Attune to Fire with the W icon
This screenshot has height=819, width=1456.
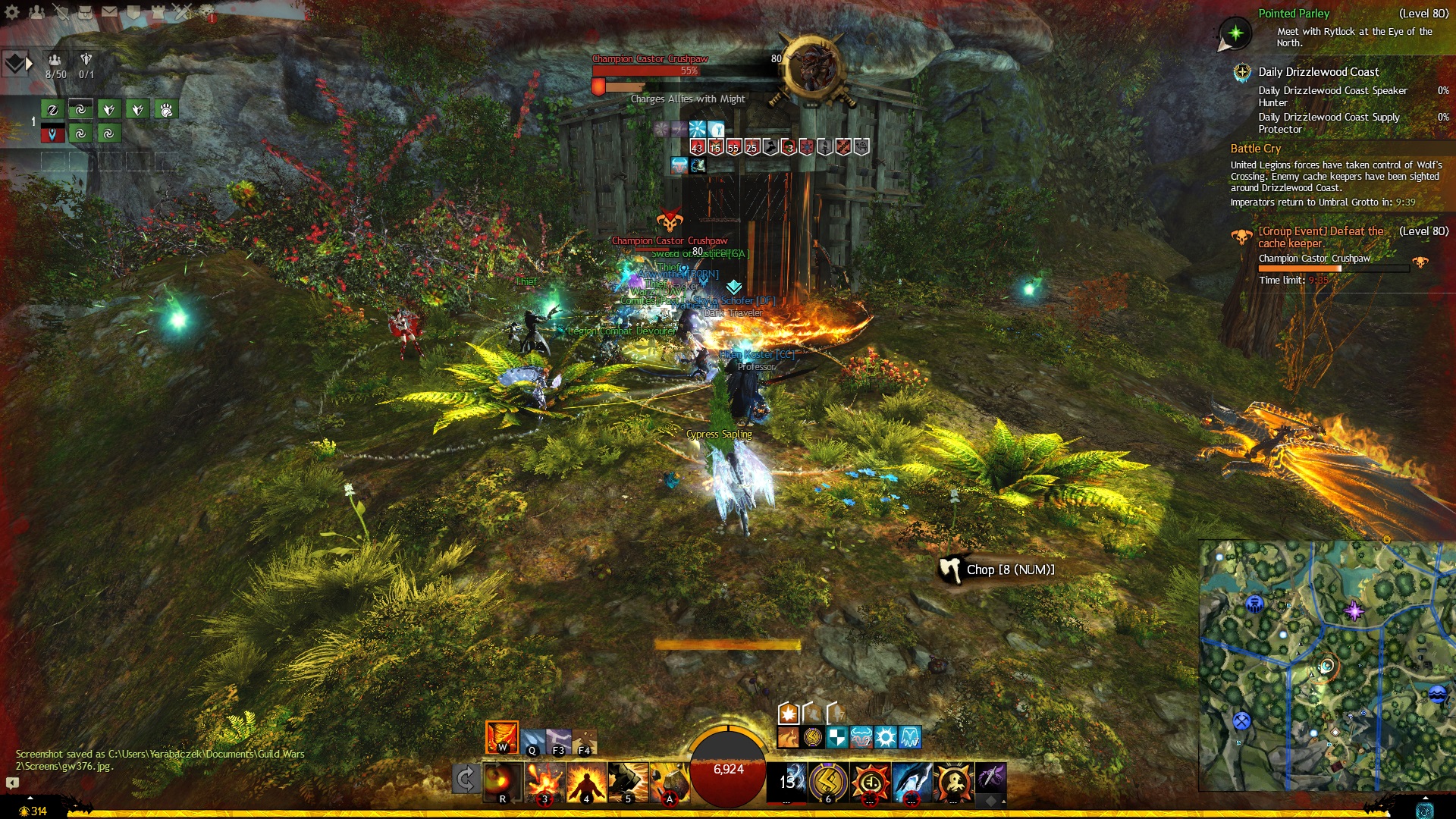501,737
